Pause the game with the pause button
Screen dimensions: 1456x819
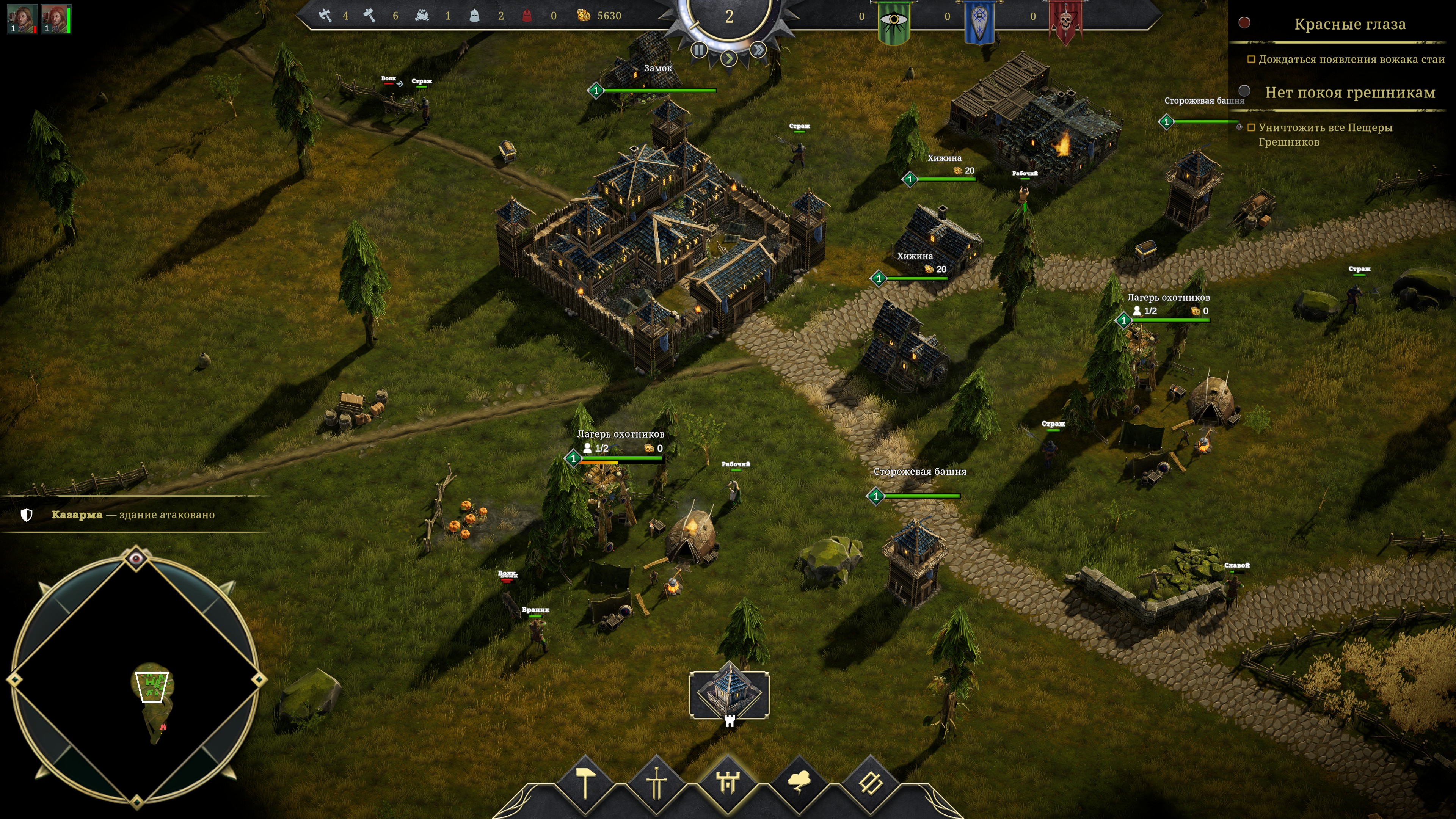pos(699,50)
